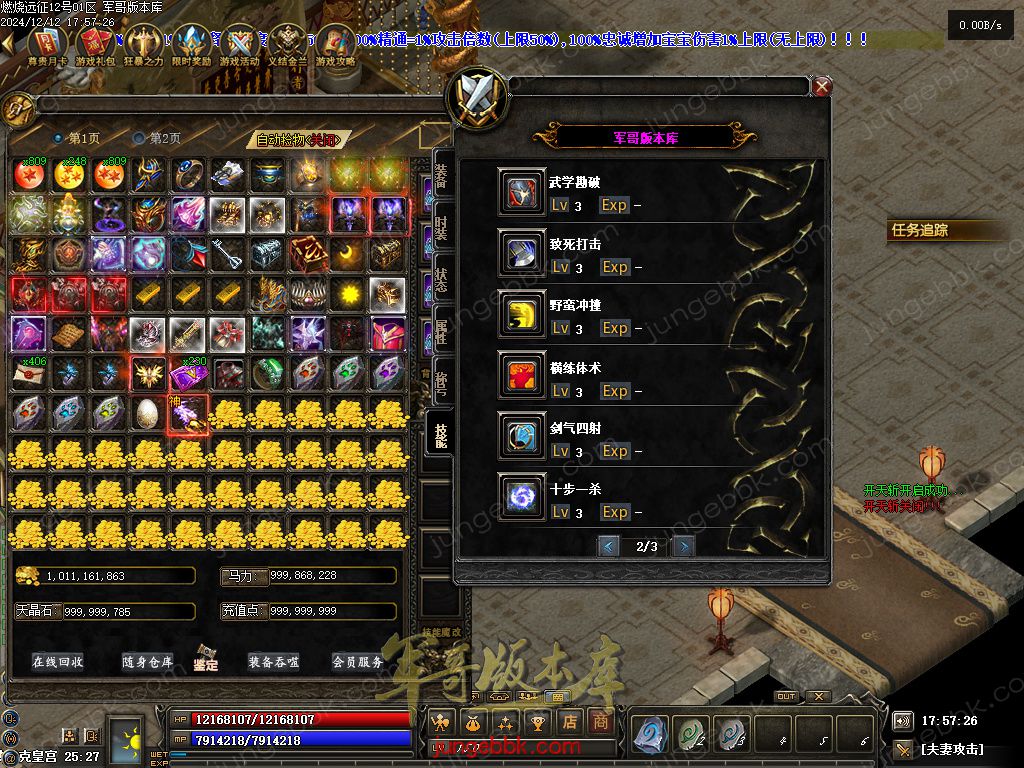The image size is (1024, 768).
Task: Select the 野蛮冲撞 skill icon
Action: point(522,315)
